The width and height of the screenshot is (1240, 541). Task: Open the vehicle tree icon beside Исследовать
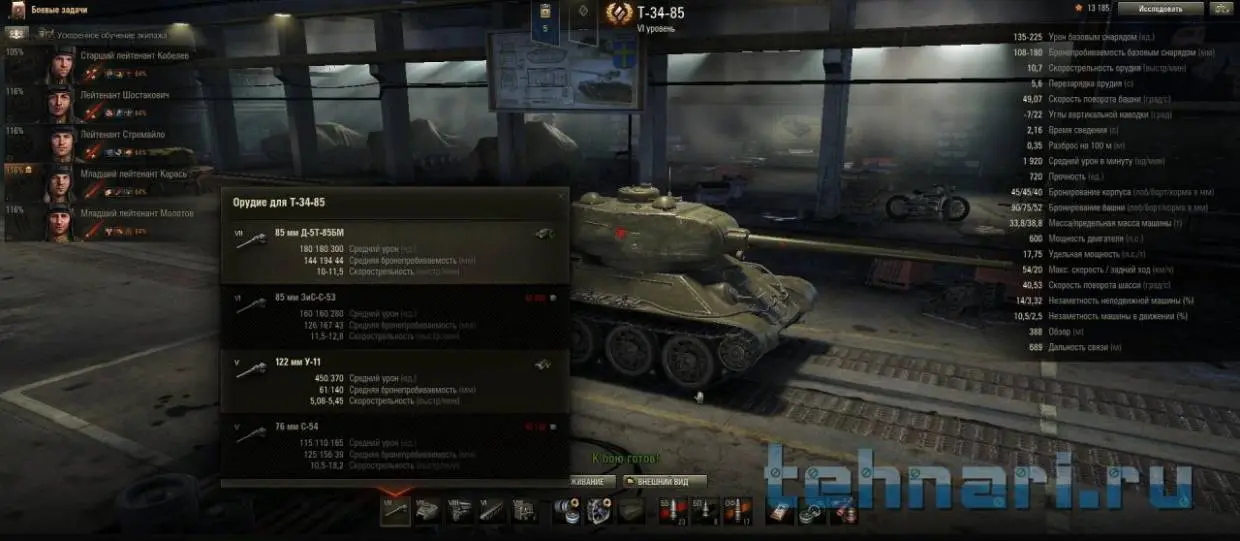[x=1221, y=8]
